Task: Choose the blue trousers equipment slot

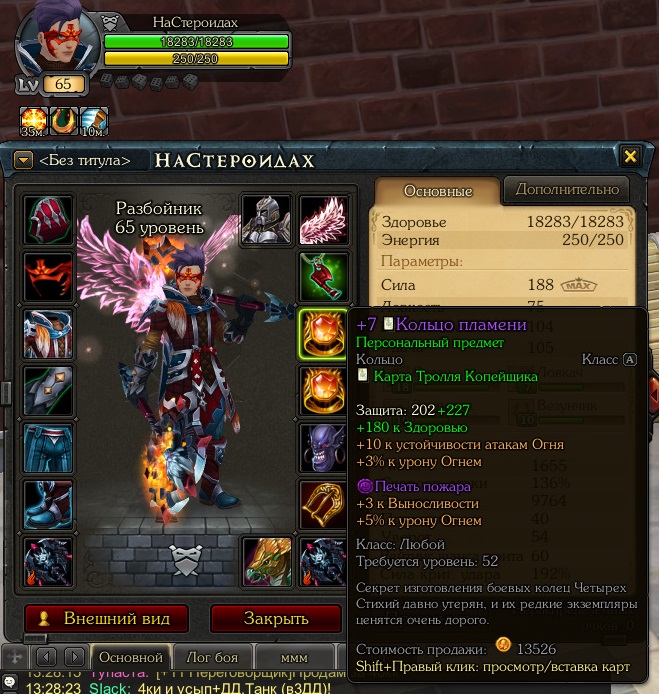Action: (x=48, y=447)
